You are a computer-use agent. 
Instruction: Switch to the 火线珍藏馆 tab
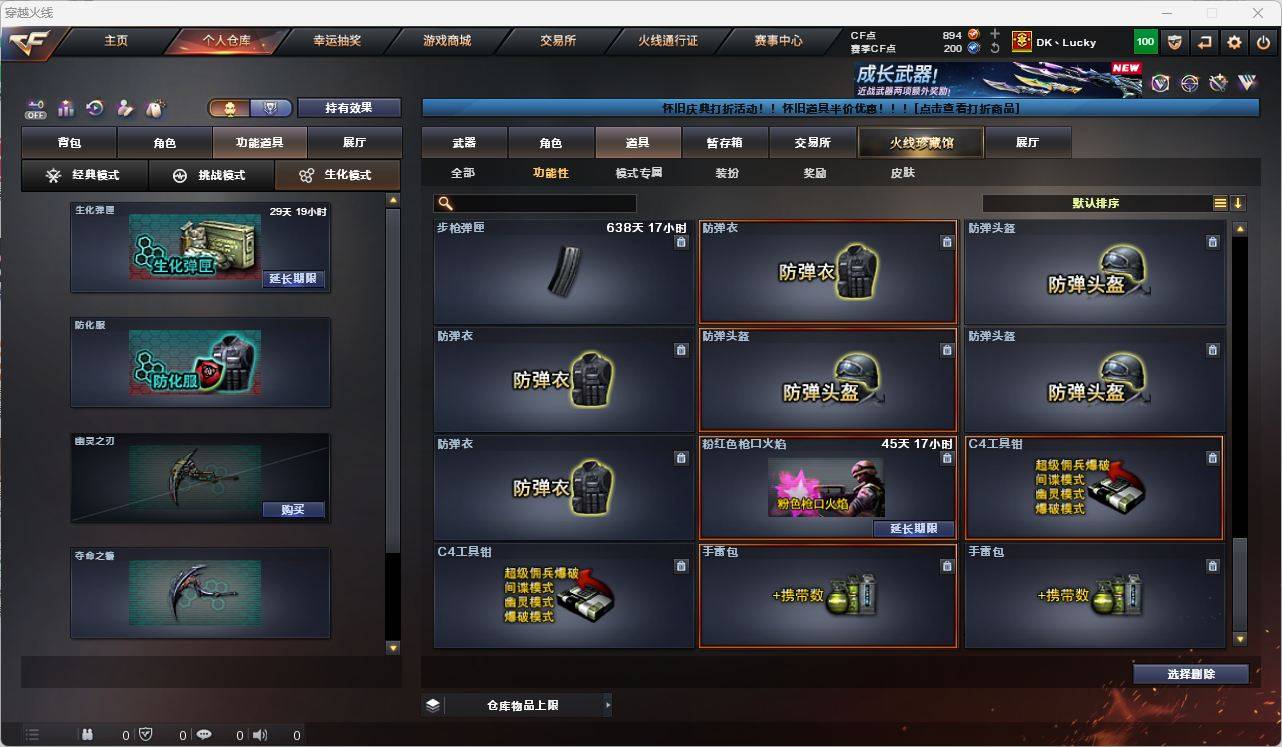[918, 142]
